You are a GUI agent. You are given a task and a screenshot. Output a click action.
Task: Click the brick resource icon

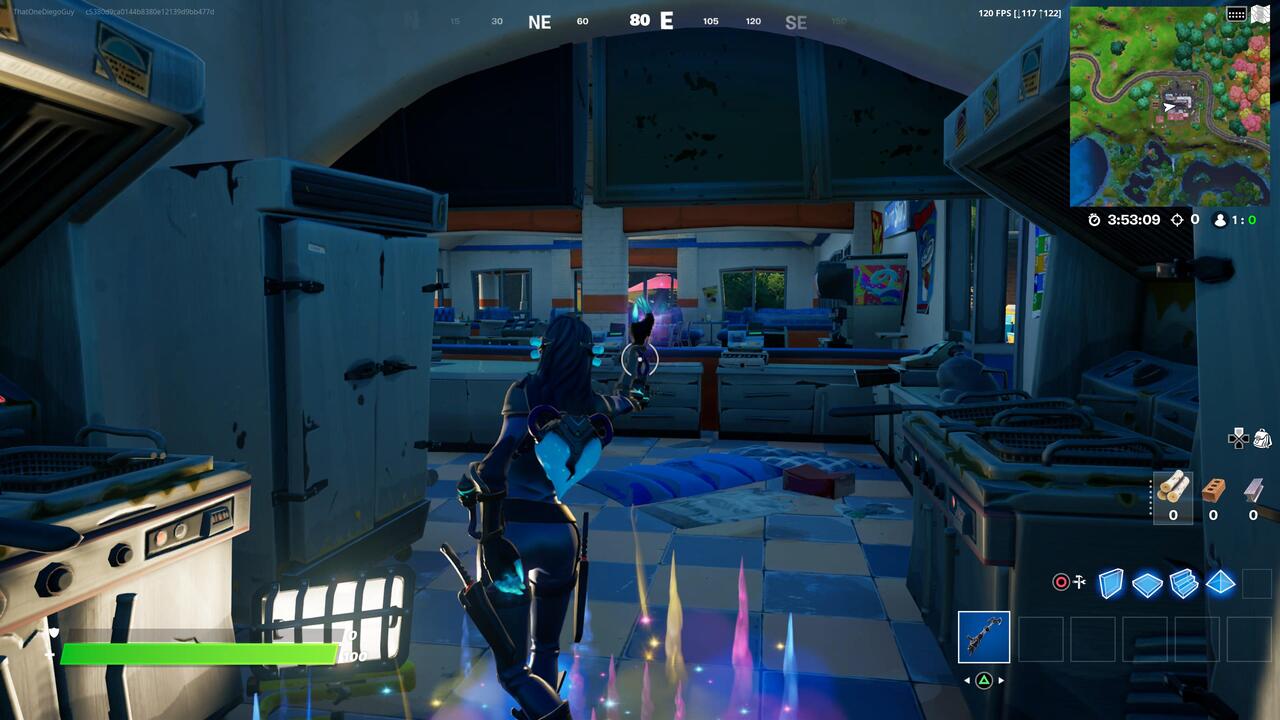(x=1213, y=490)
